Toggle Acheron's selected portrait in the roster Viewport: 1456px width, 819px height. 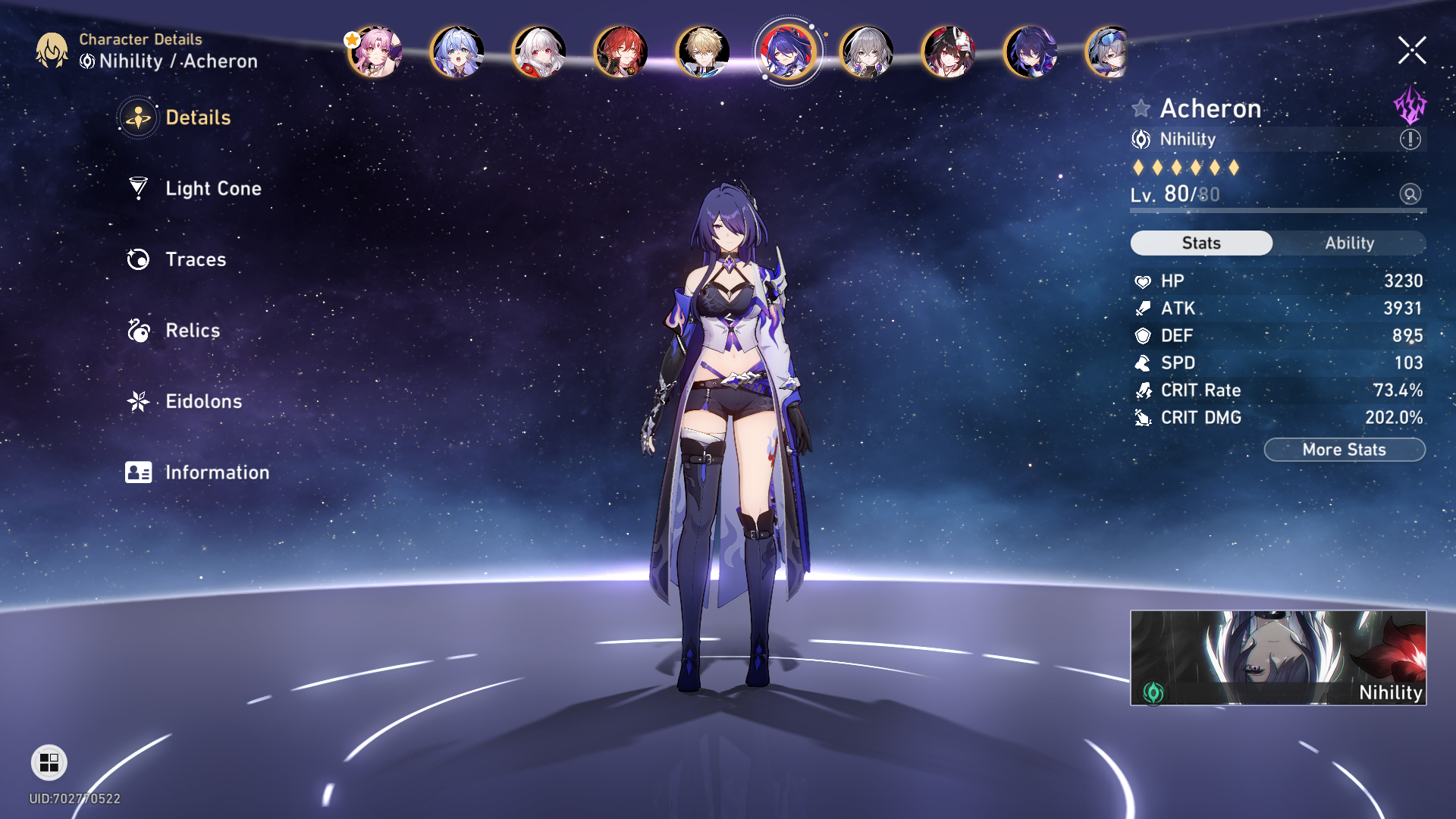pos(787,51)
